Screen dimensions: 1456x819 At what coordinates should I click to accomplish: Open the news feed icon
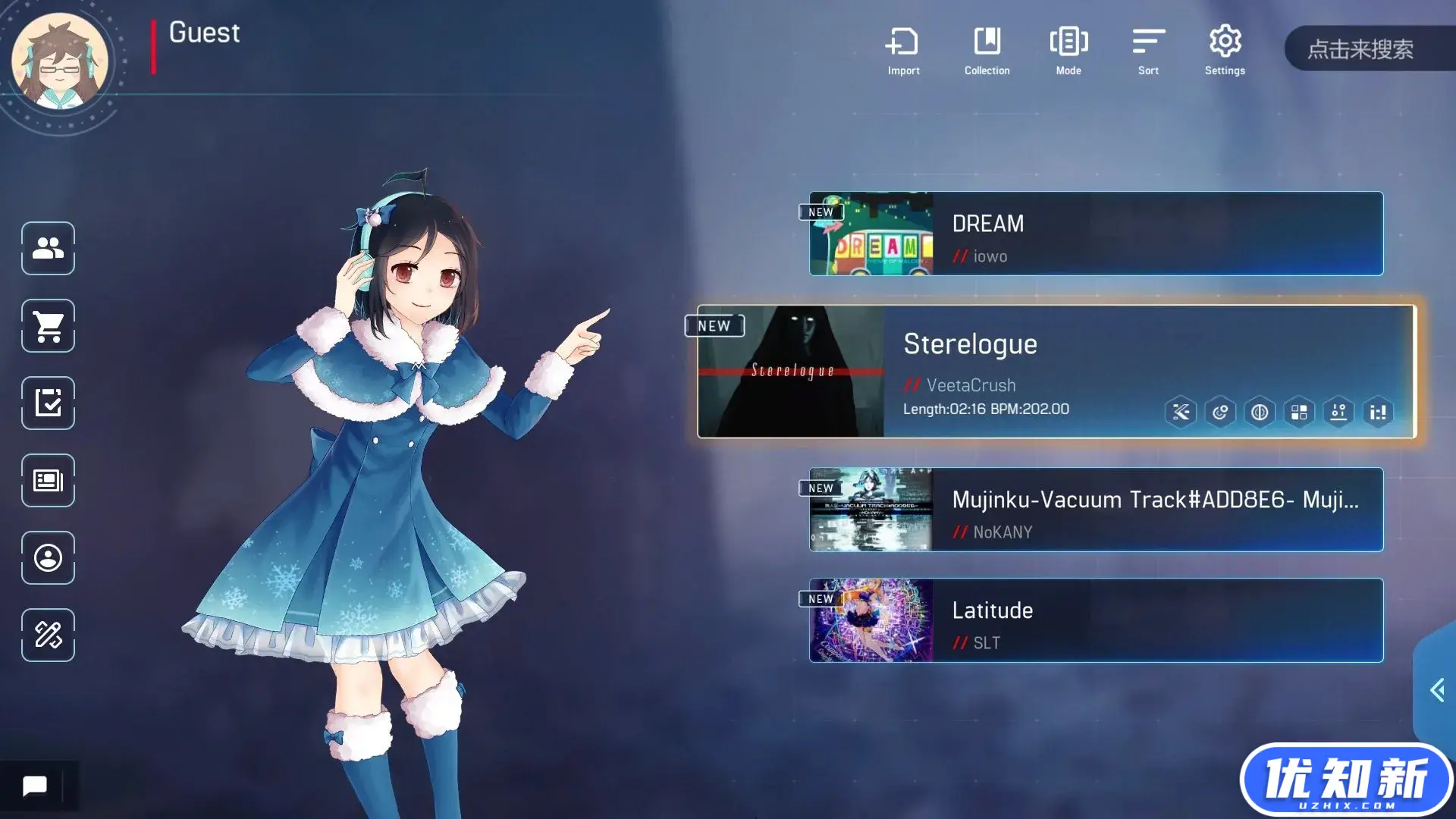click(x=48, y=481)
